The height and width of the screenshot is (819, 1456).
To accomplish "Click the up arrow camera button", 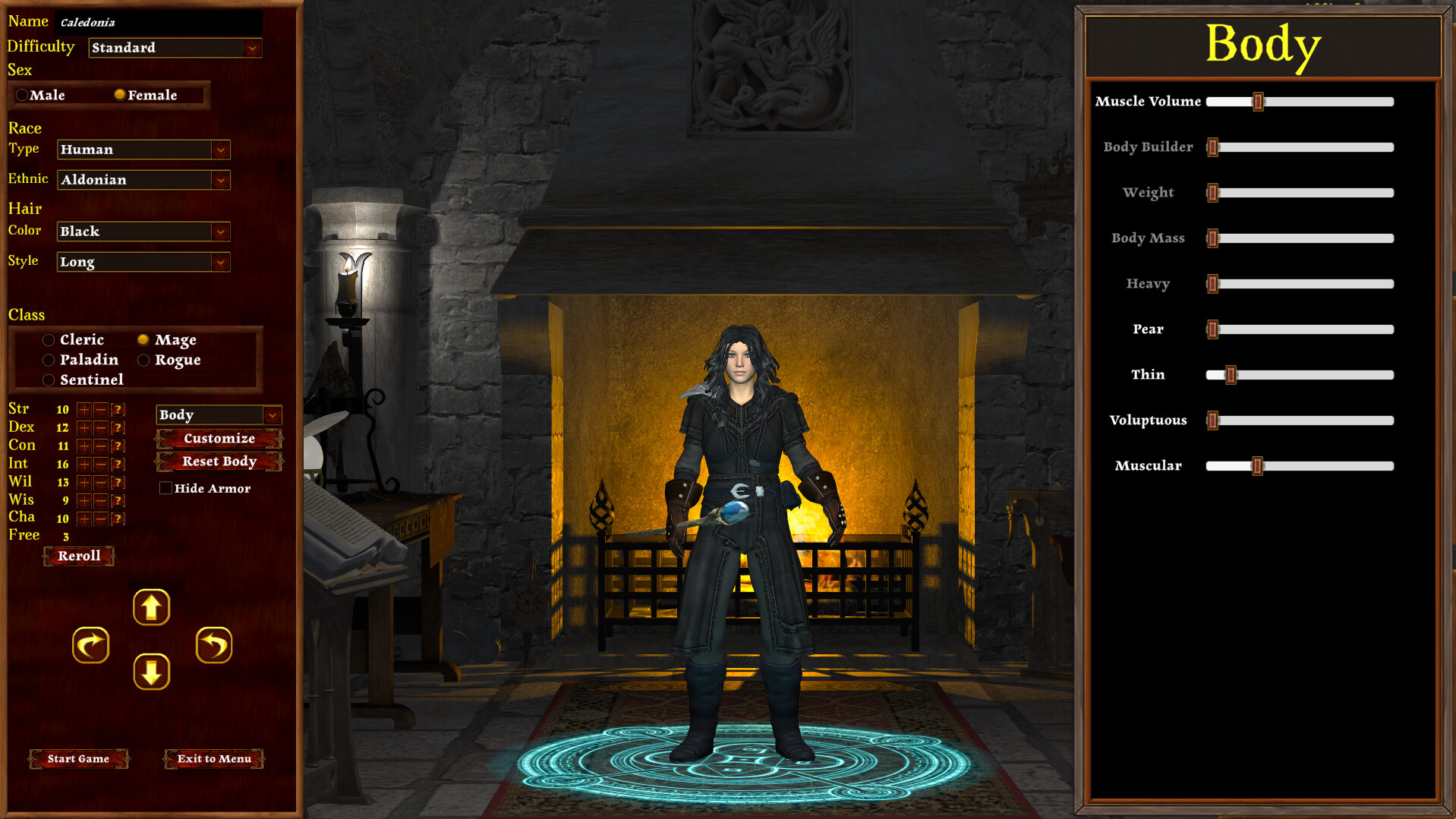I will coord(151,607).
